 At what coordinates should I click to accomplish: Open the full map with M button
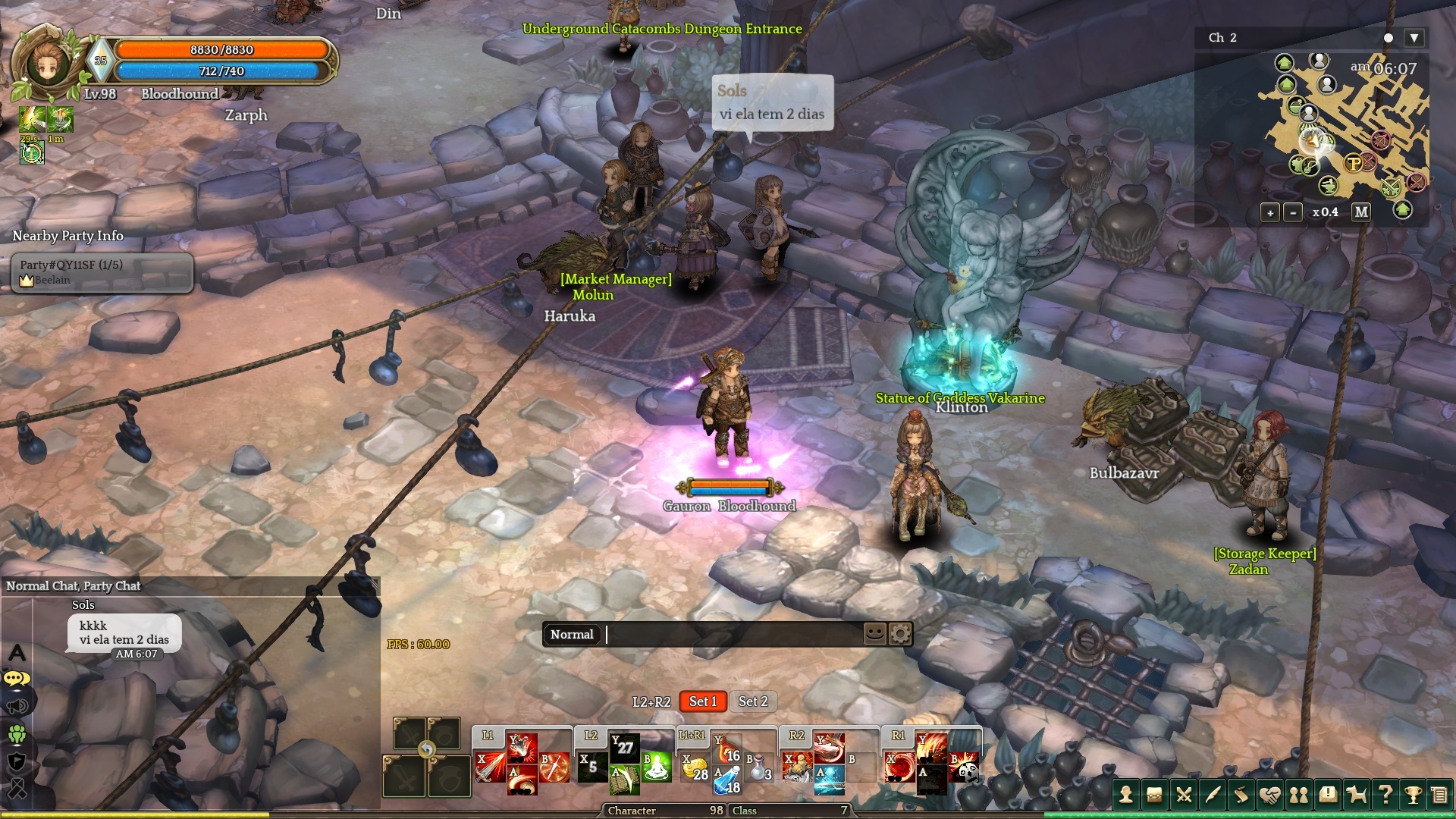coord(1361,212)
